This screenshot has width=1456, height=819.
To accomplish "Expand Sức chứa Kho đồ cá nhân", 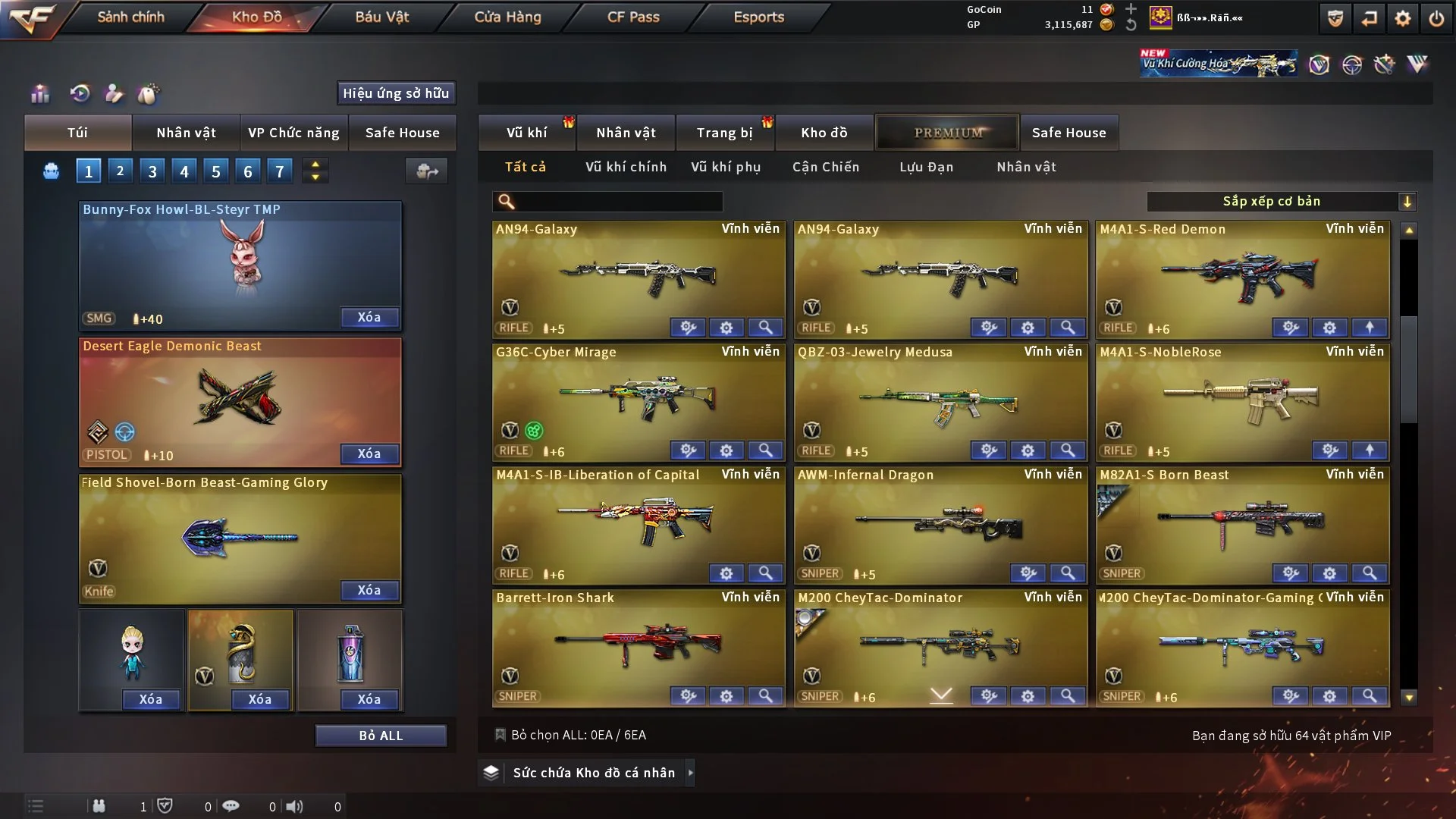I will [x=594, y=773].
